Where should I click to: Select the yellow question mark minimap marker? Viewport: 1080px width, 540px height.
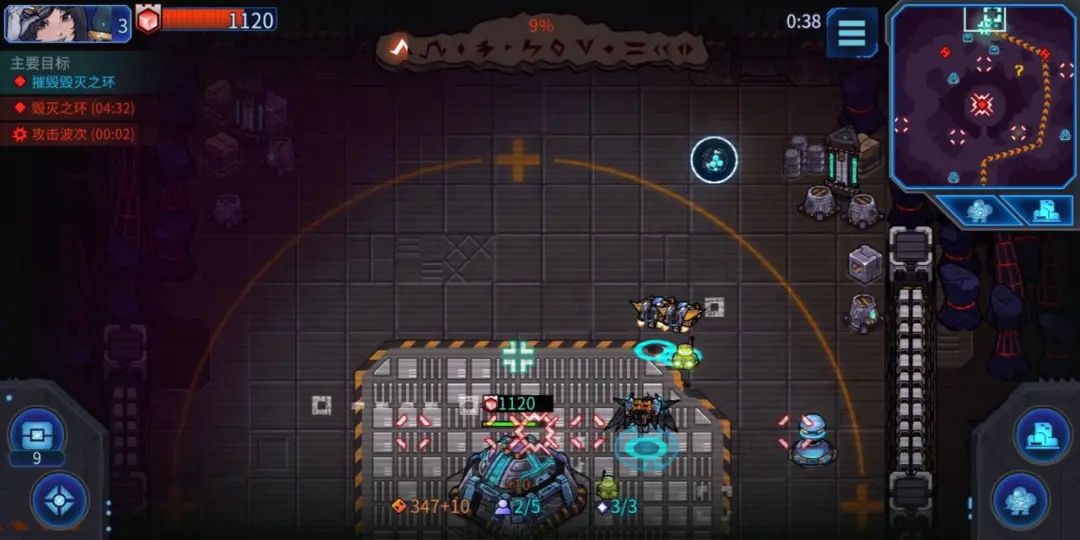tap(1019, 71)
